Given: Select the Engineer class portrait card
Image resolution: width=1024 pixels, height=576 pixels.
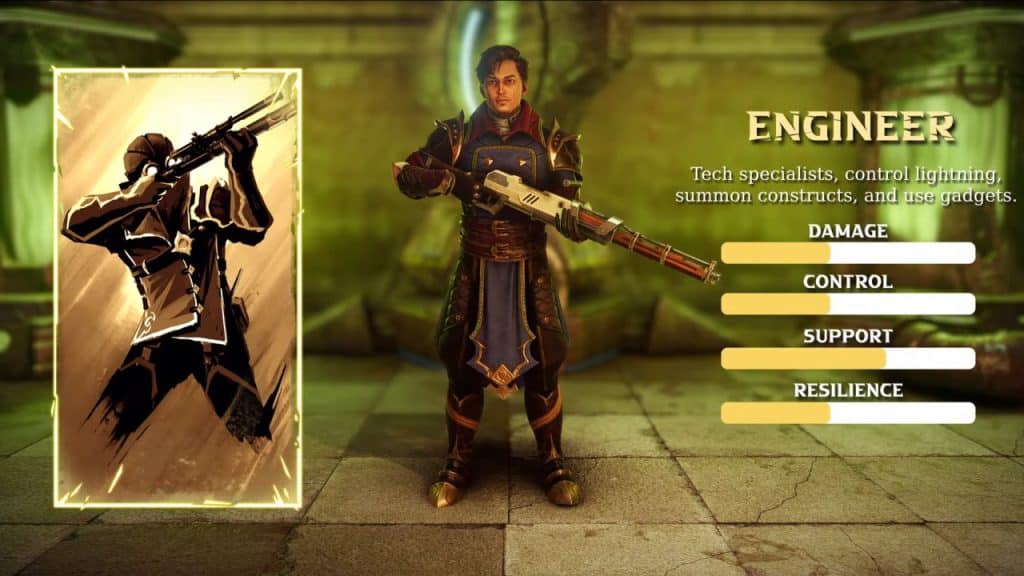Looking at the screenshot, I should [177, 287].
